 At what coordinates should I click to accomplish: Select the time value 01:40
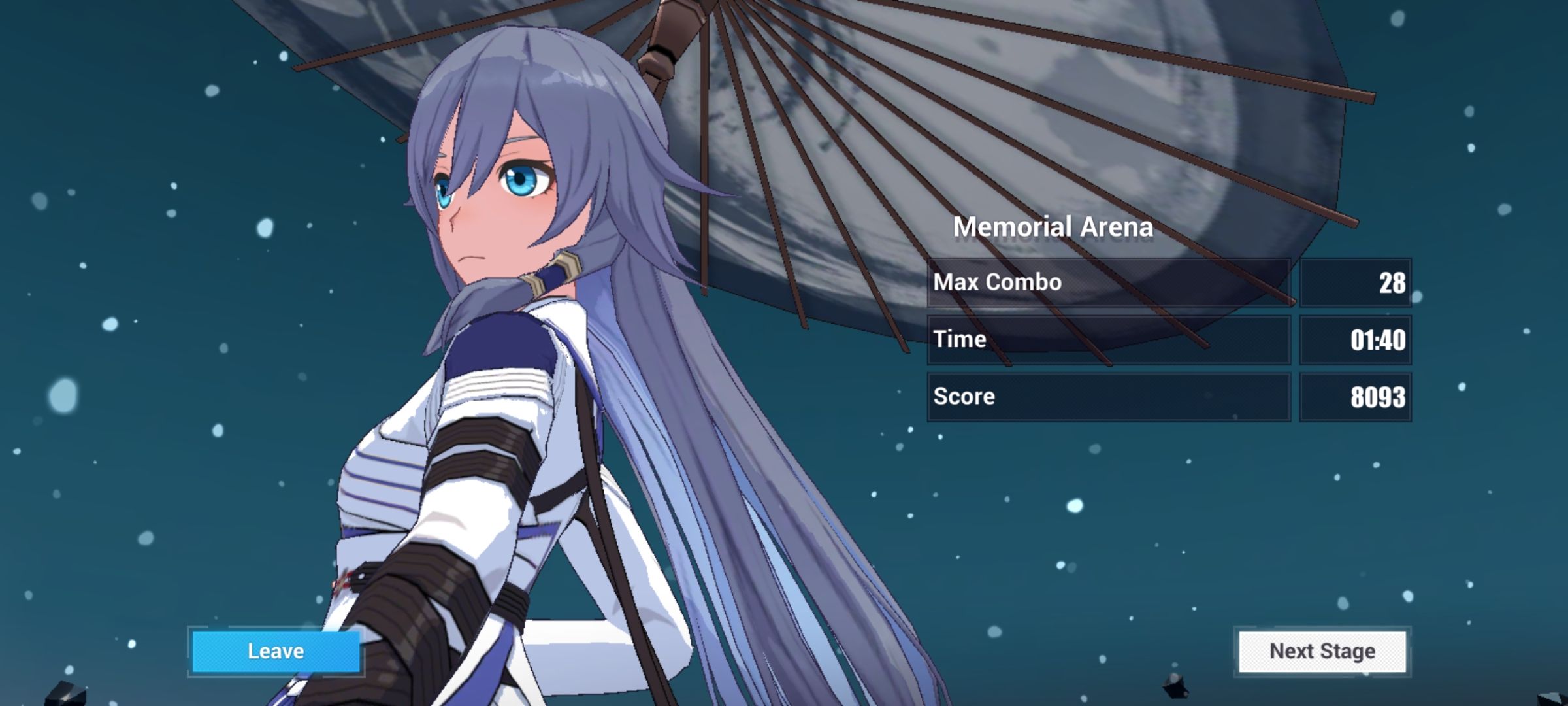(1377, 339)
